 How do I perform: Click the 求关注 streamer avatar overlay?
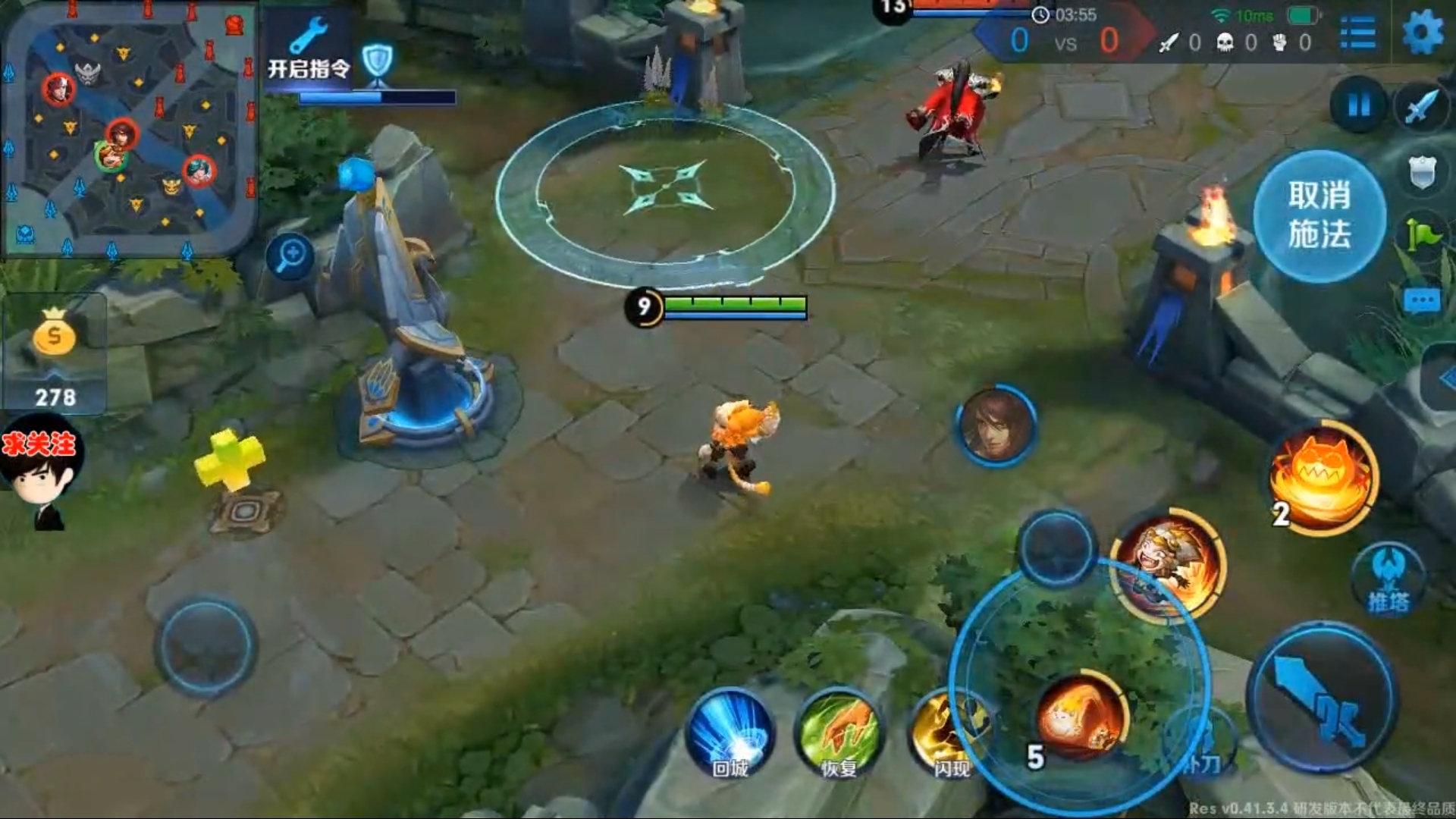click(42, 470)
